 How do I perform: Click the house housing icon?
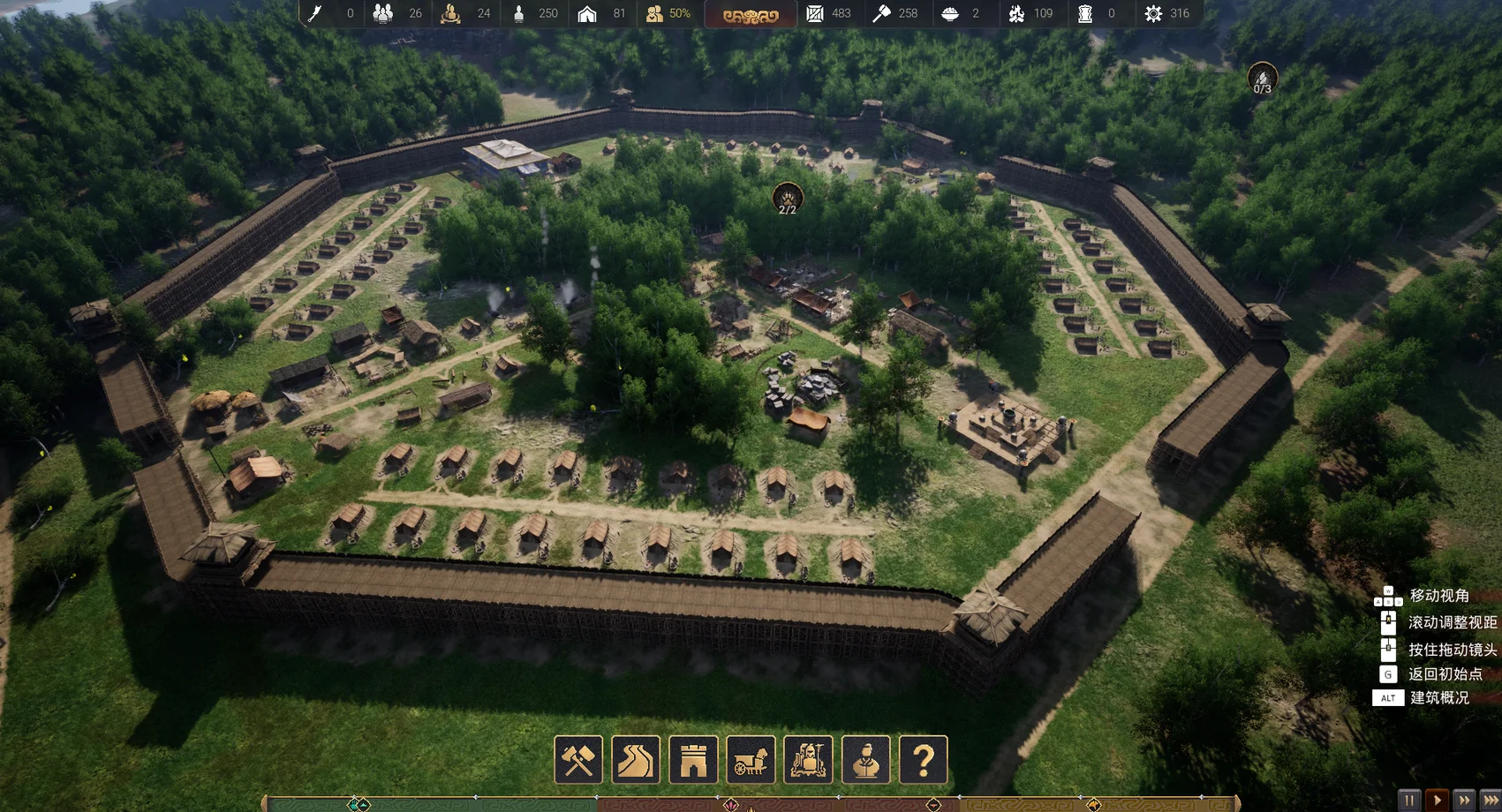tap(587, 13)
